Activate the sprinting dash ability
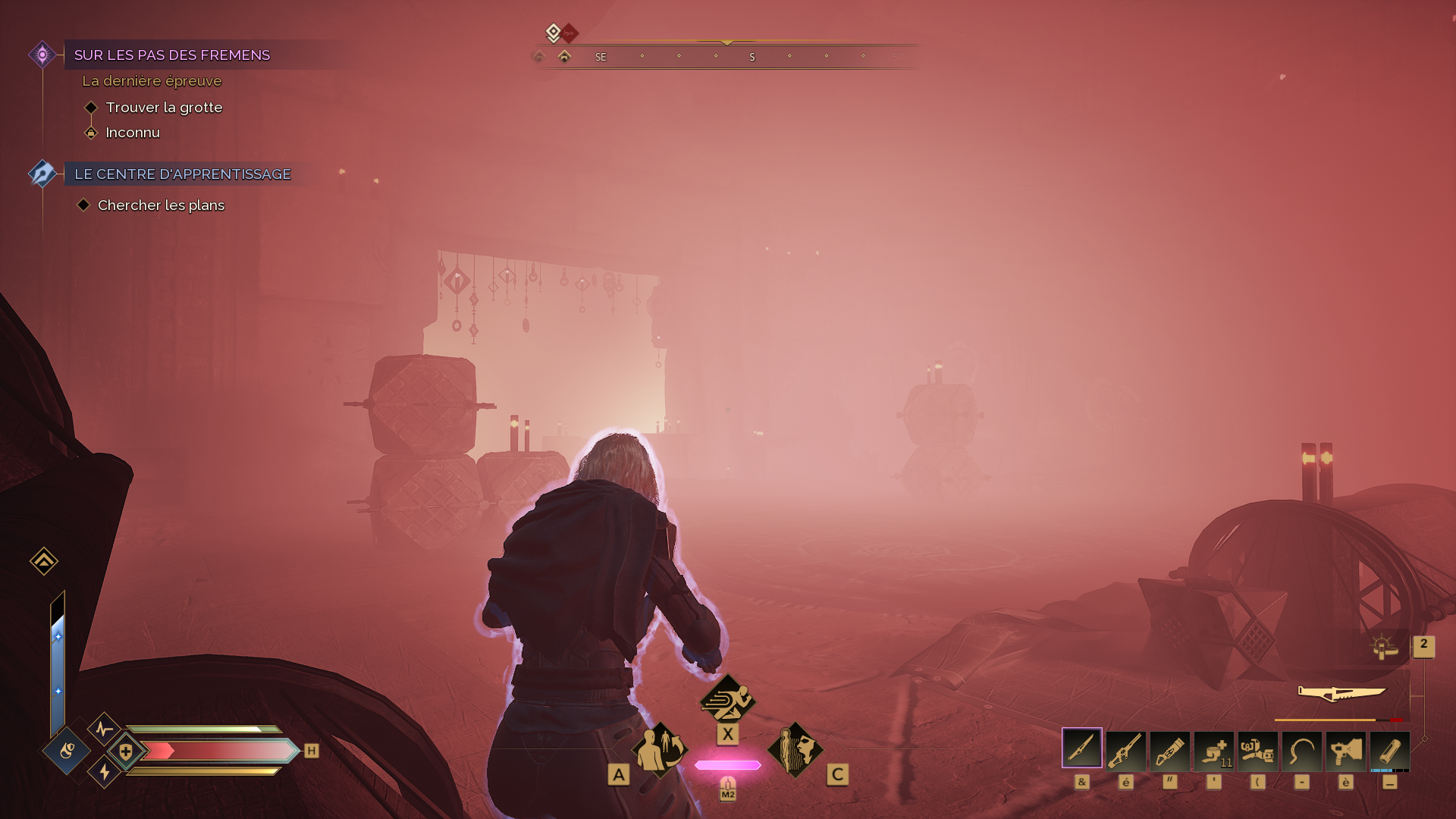Screen dimensions: 1456x819 727,699
